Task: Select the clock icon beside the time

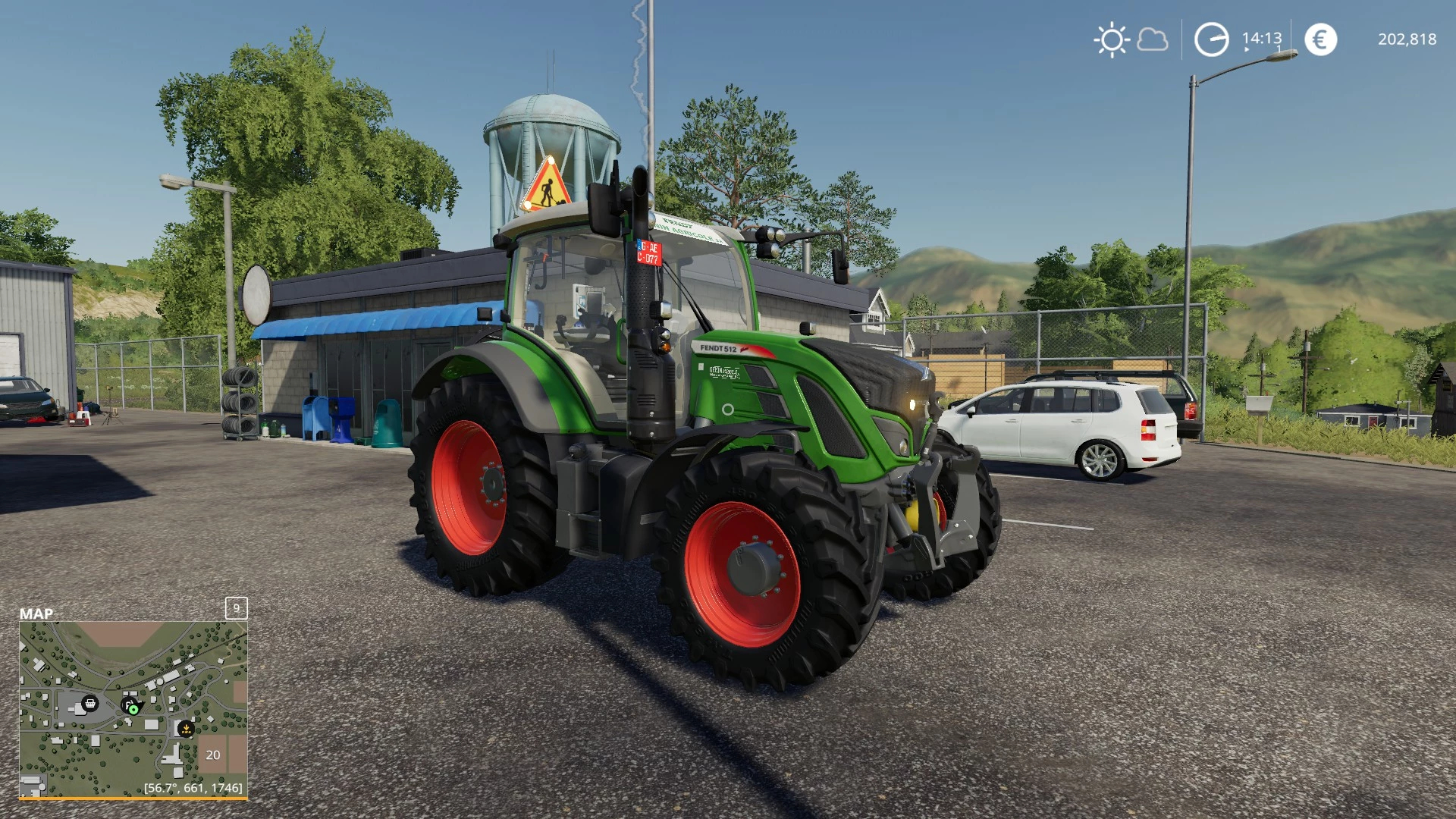Action: pyautogui.click(x=1211, y=39)
